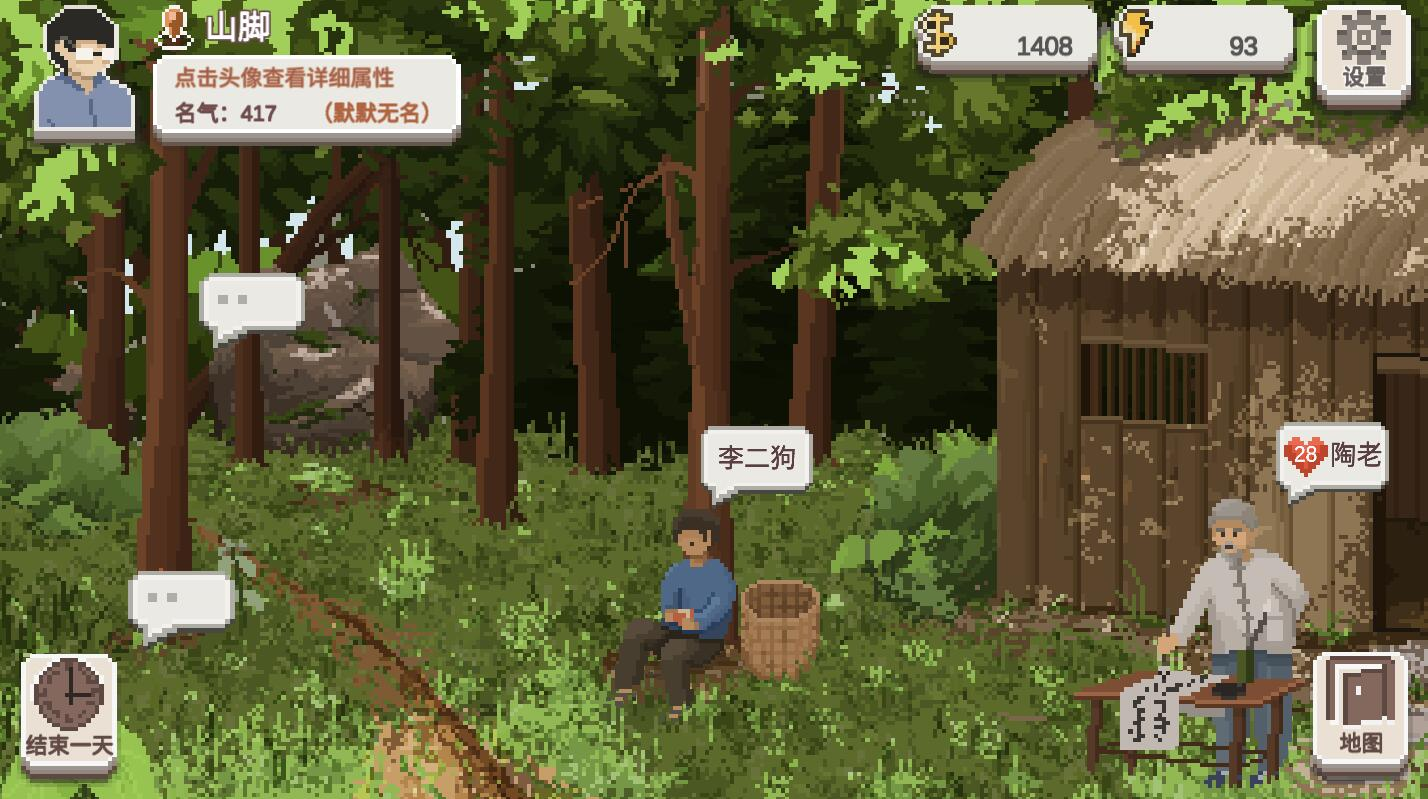Talk to 李二狗 via name bubble
Image resolution: width=1428 pixels, height=799 pixels.
pos(756,459)
